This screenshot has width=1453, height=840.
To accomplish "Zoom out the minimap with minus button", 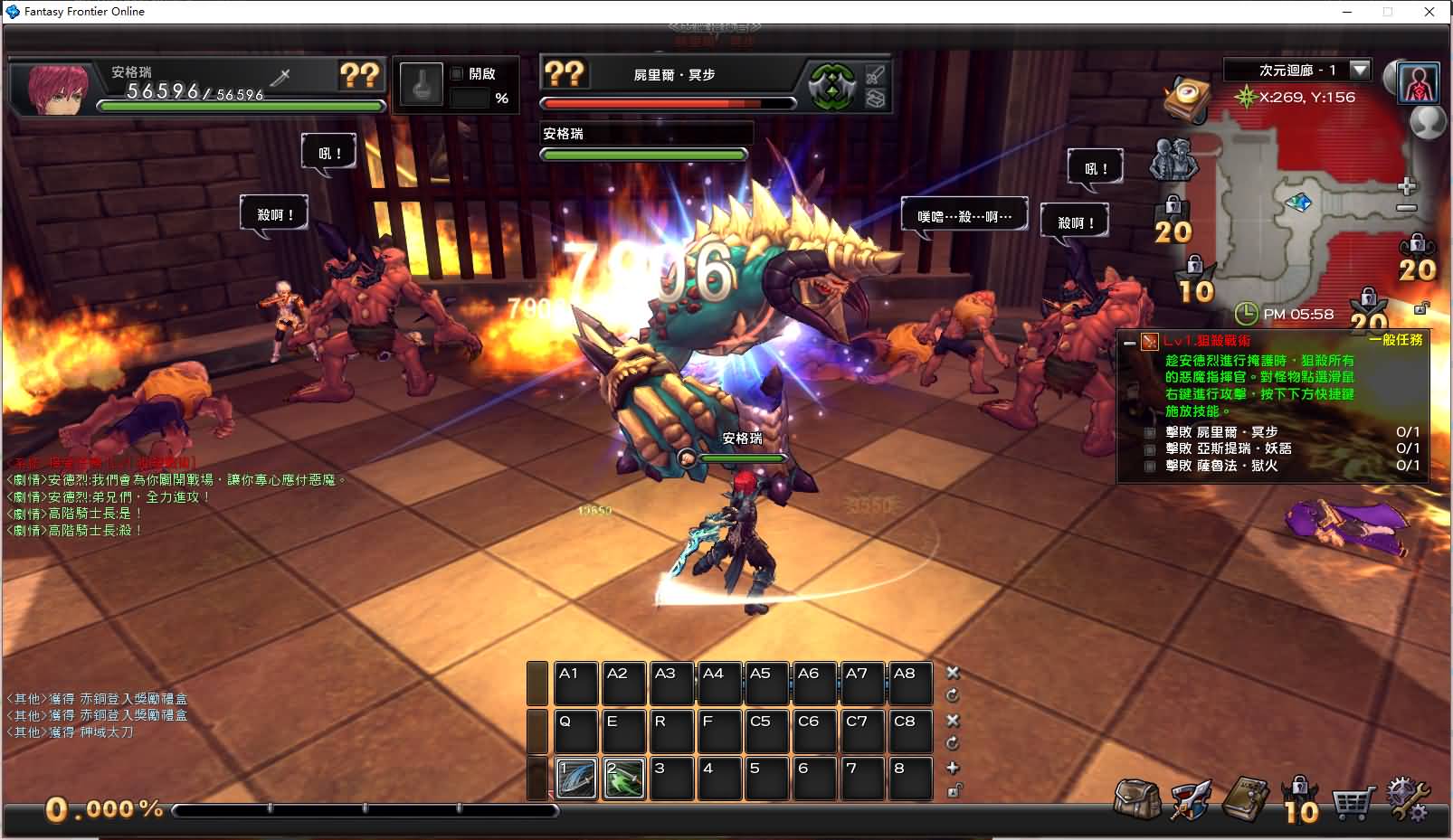I will [1406, 209].
